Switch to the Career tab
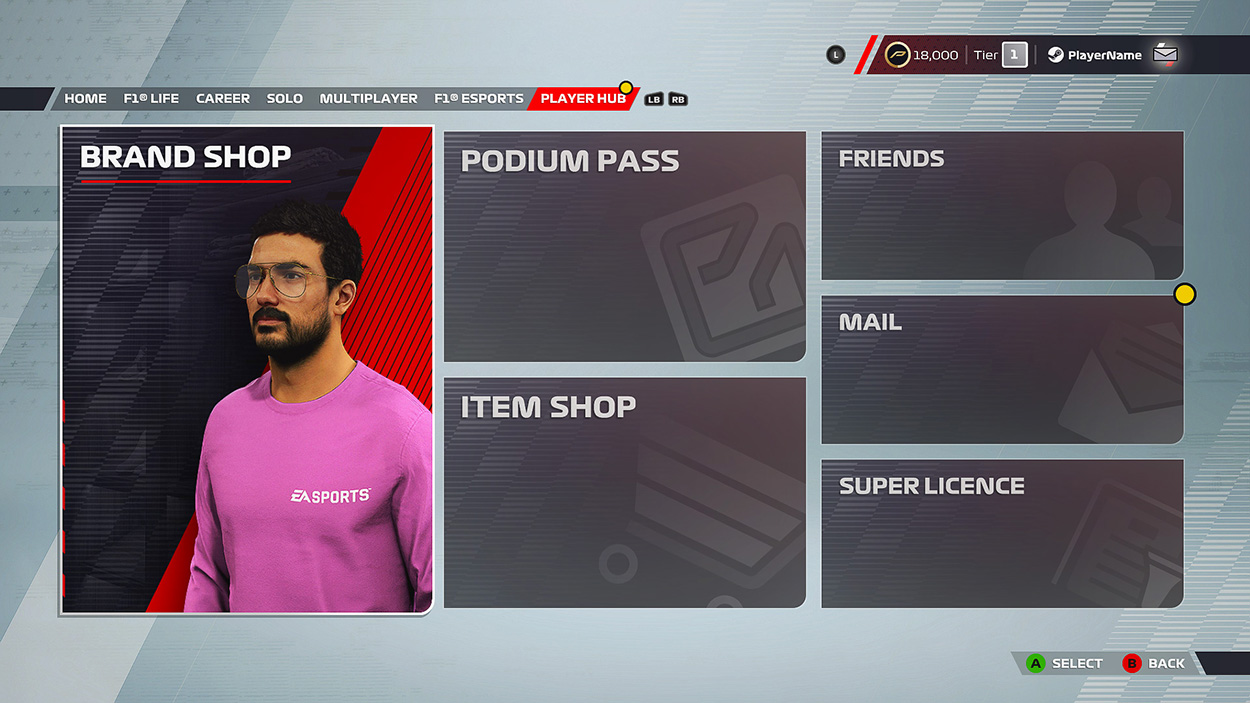Screen dimensions: 1250x703 pyautogui.click(x=223, y=99)
